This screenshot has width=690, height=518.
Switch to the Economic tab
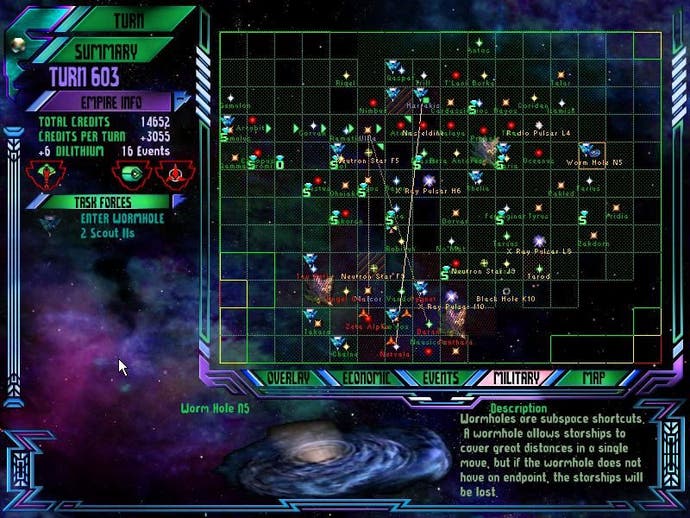click(364, 378)
